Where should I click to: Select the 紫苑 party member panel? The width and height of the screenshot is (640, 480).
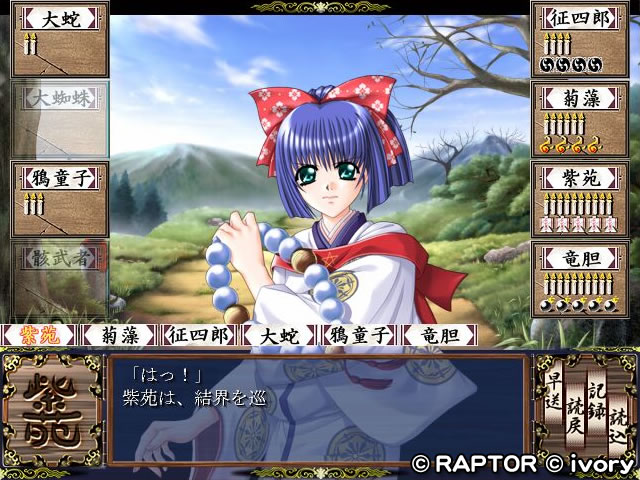click(579, 197)
